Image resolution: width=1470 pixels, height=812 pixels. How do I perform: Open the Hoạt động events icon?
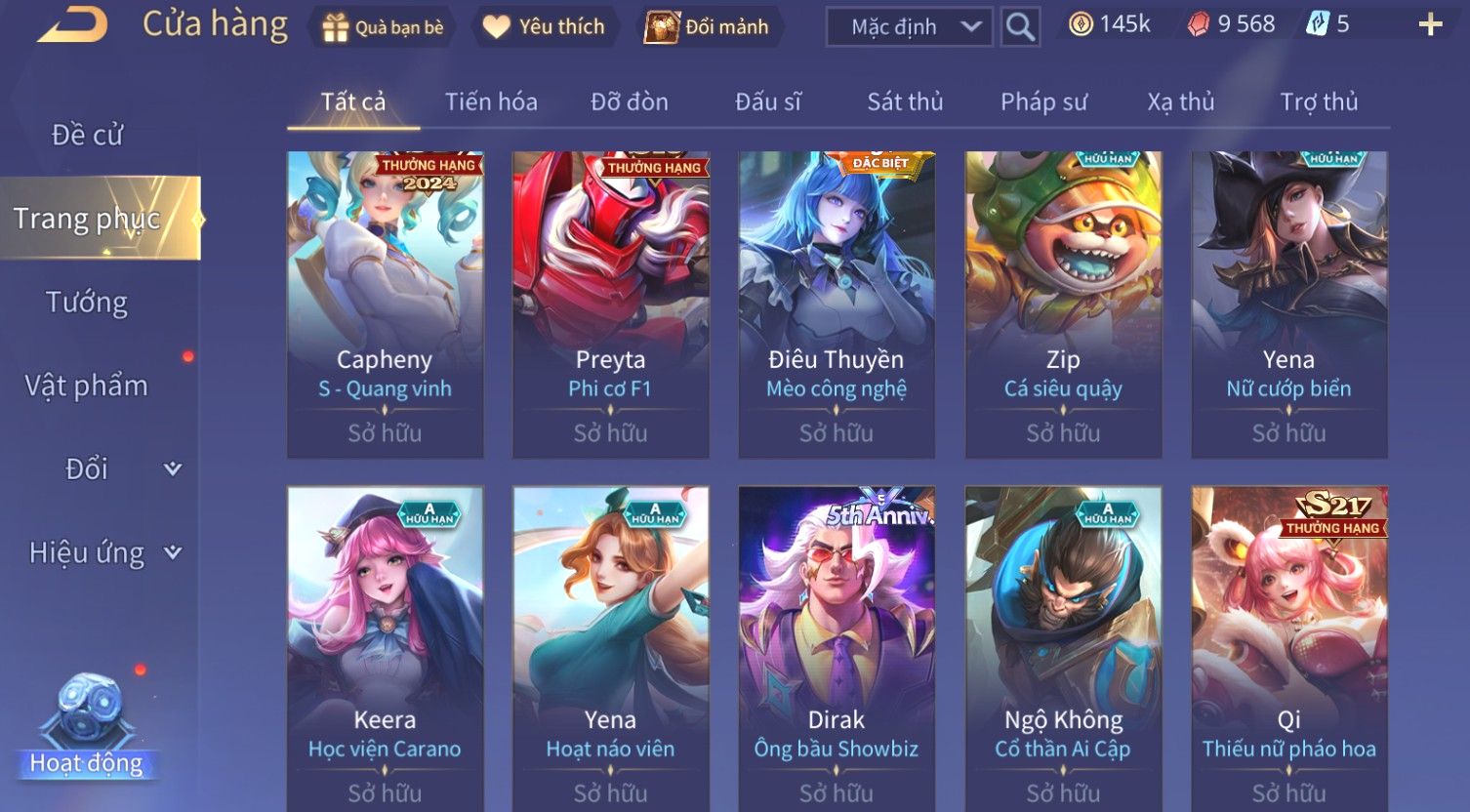pos(87,727)
